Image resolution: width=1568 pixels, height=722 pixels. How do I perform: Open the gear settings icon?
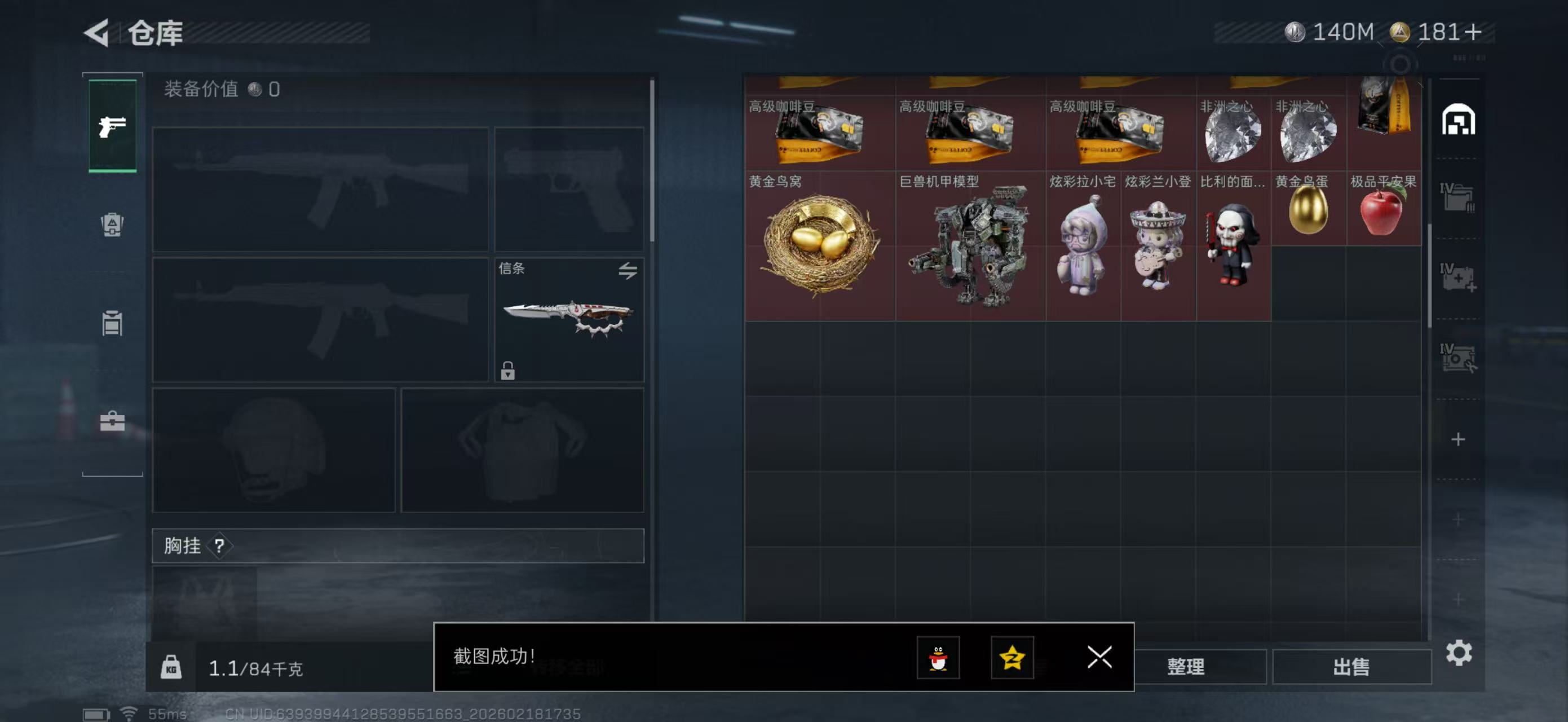click(x=1459, y=653)
